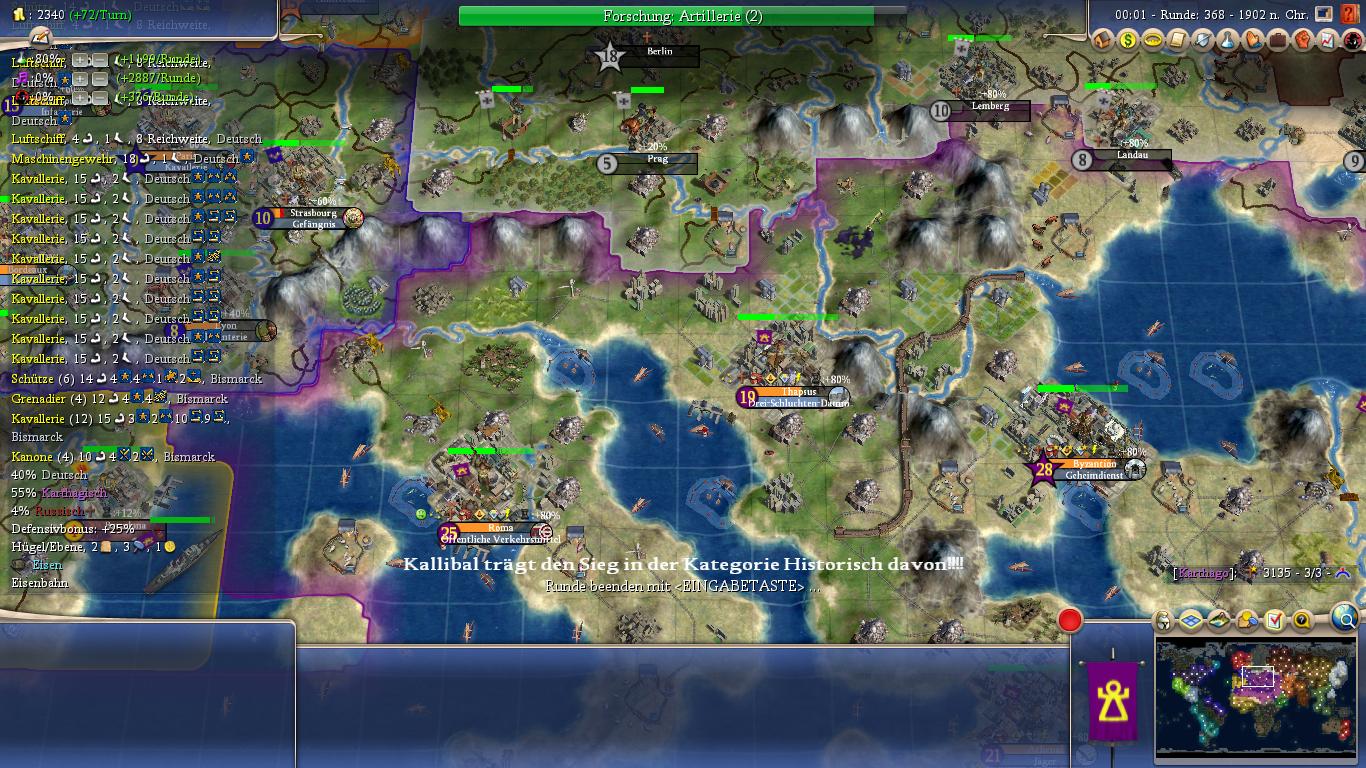Open the Corporation Advisor briefcase icon
Image resolution: width=1366 pixels, height=768 pixels.
(1278, 41)
